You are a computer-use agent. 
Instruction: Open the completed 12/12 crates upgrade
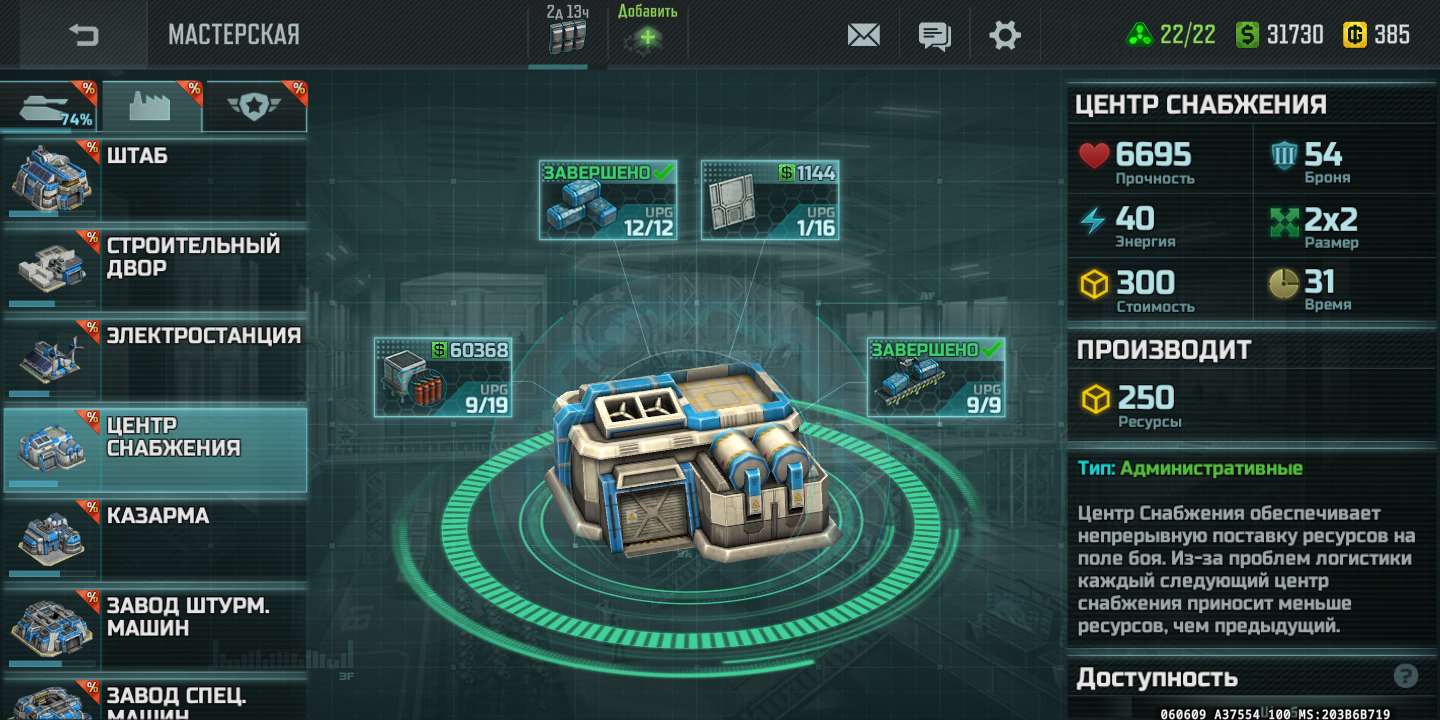tap(607, 200)
